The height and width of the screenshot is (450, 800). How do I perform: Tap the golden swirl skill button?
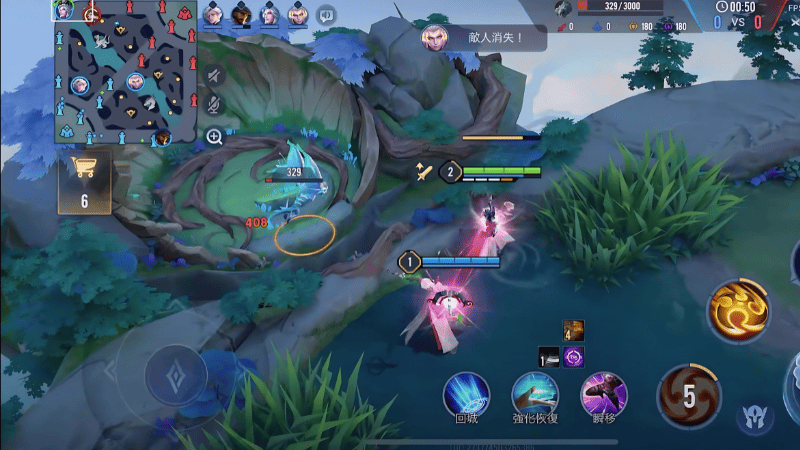click(739, 310)
